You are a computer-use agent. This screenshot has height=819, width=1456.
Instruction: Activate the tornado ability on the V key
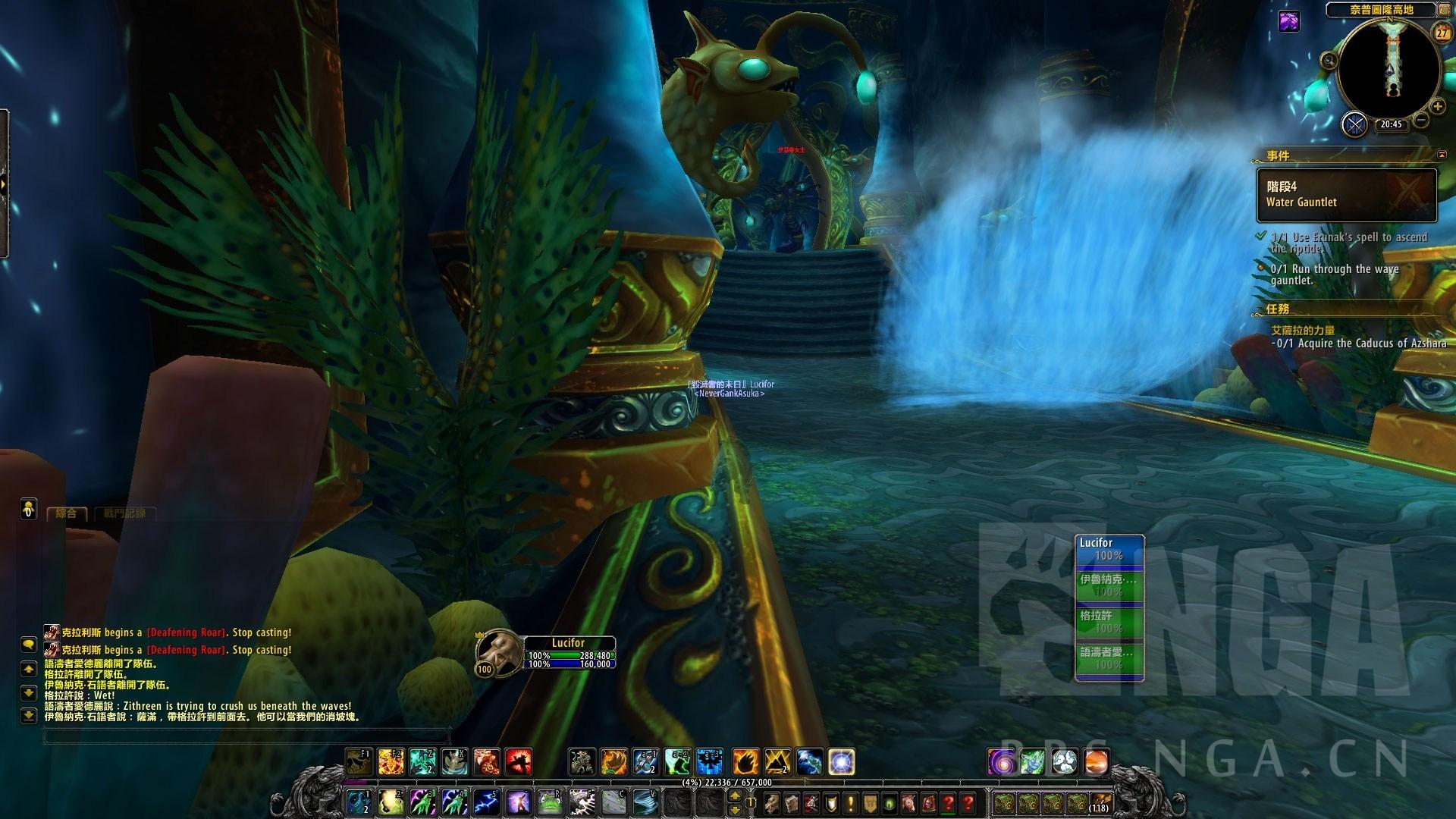[645, 802]
